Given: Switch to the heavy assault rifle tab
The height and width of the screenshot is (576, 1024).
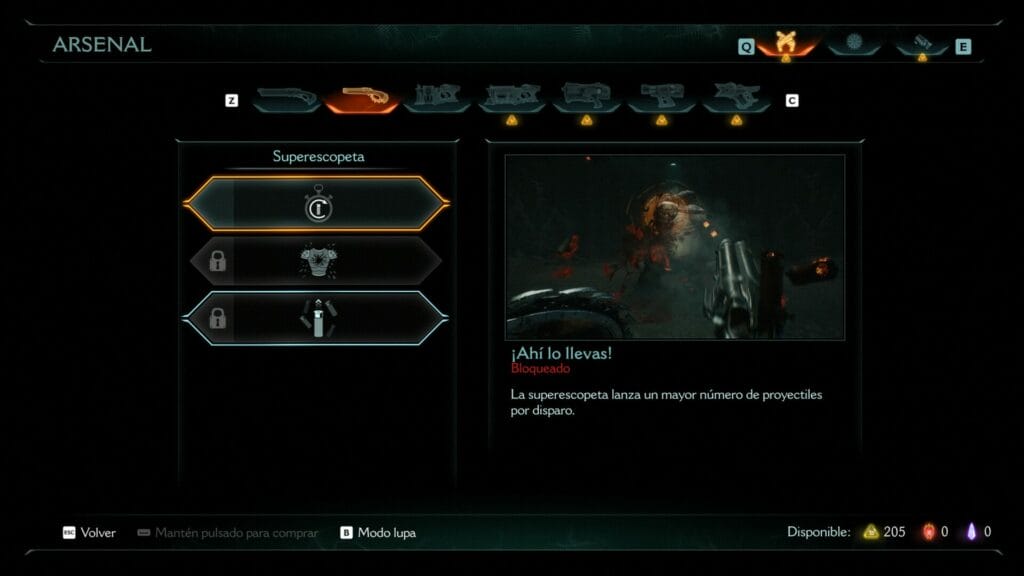Looking at the screenshot, I should [x=437, y=97].
